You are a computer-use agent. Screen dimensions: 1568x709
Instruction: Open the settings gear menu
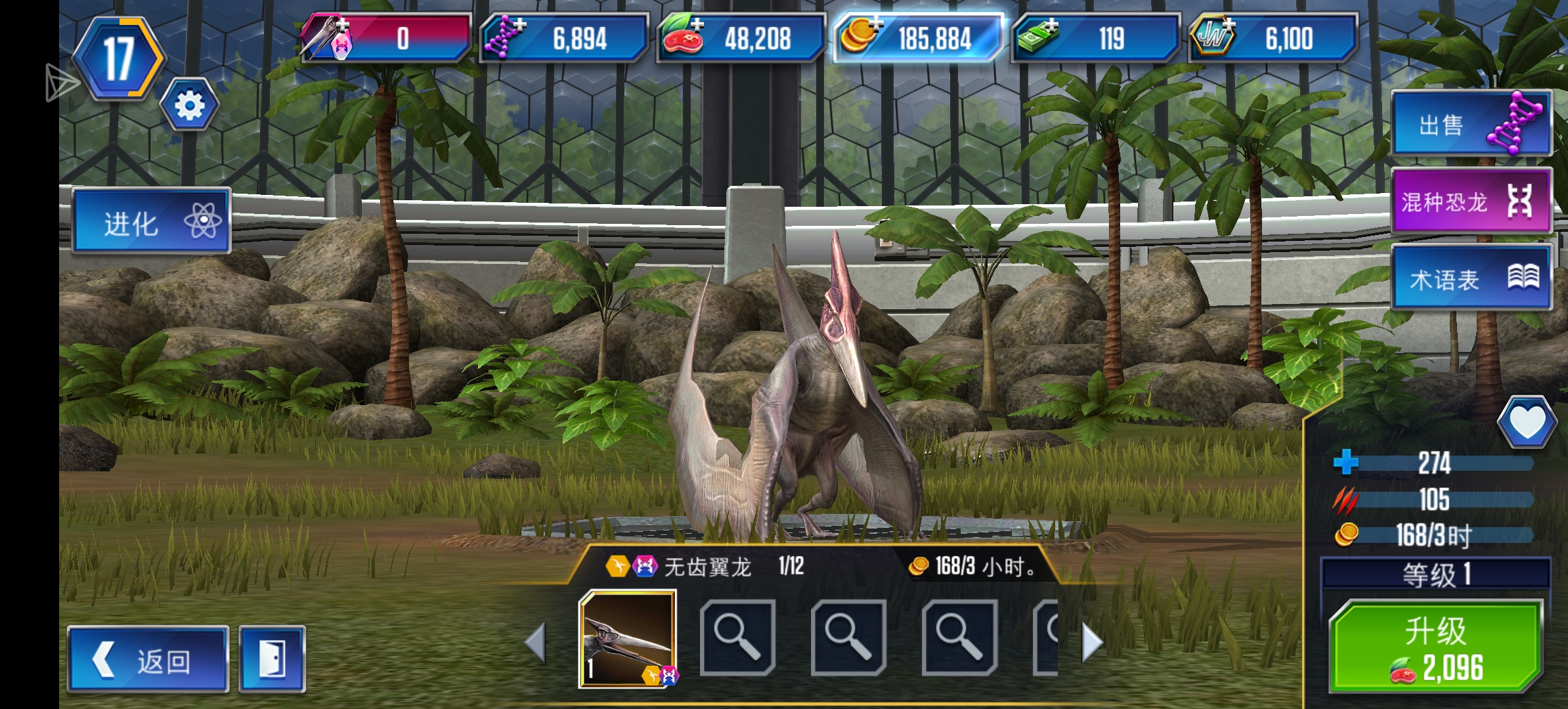point(188,102)
